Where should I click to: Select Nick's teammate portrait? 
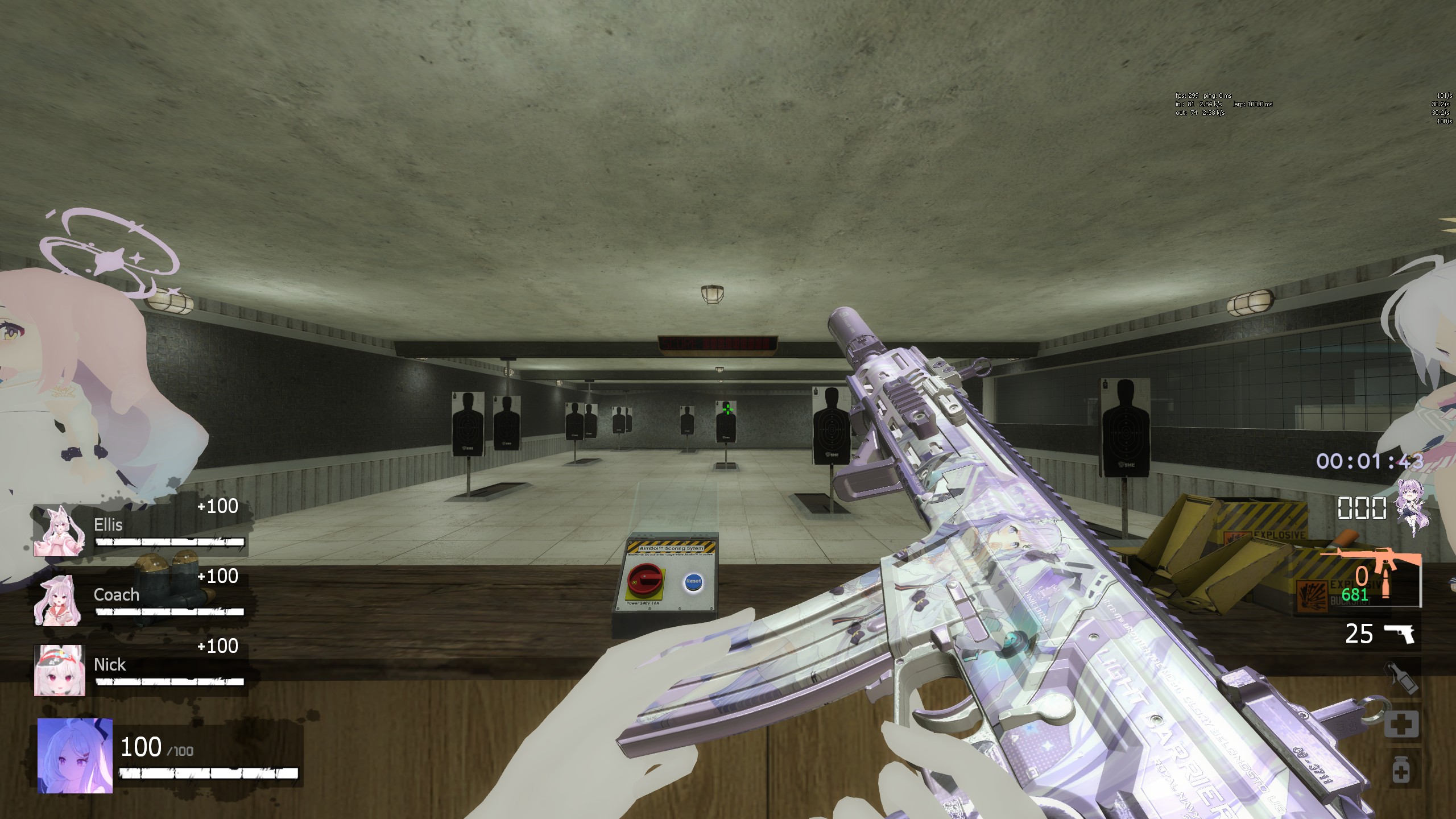click(59, 670)
